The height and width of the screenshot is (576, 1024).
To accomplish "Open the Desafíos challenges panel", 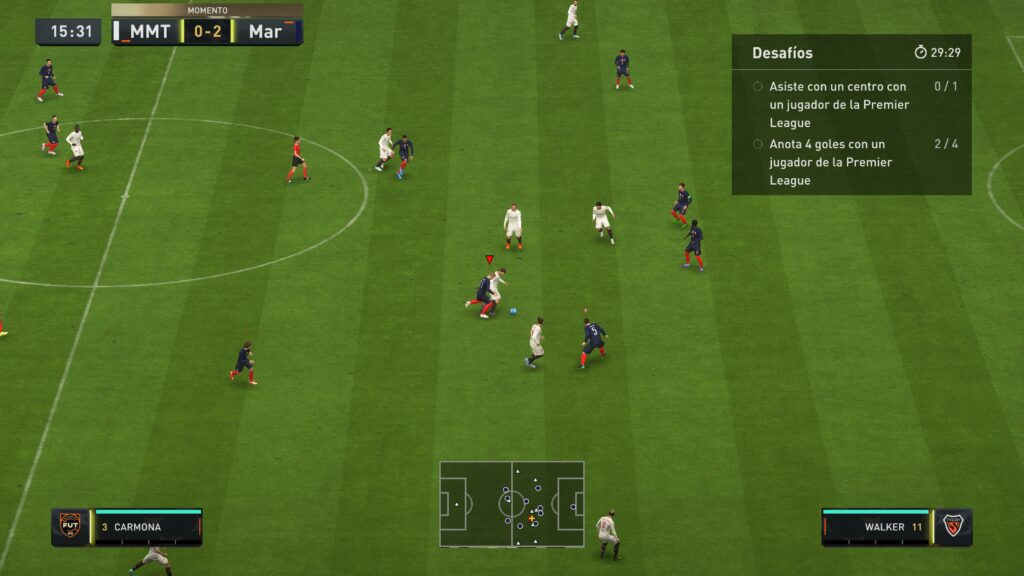I will (x=783, y=53).
